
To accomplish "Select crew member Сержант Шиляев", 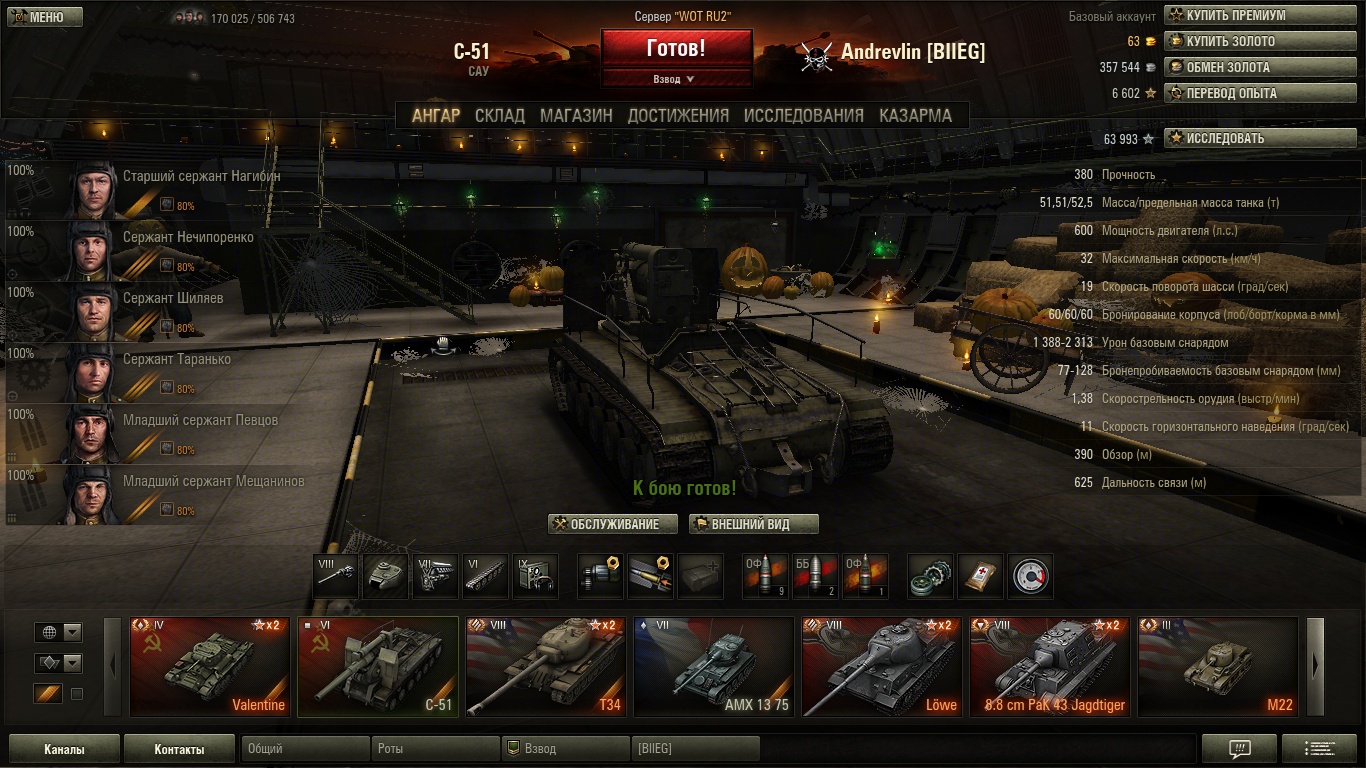I will pyautogui.click(x=173, y=299).
